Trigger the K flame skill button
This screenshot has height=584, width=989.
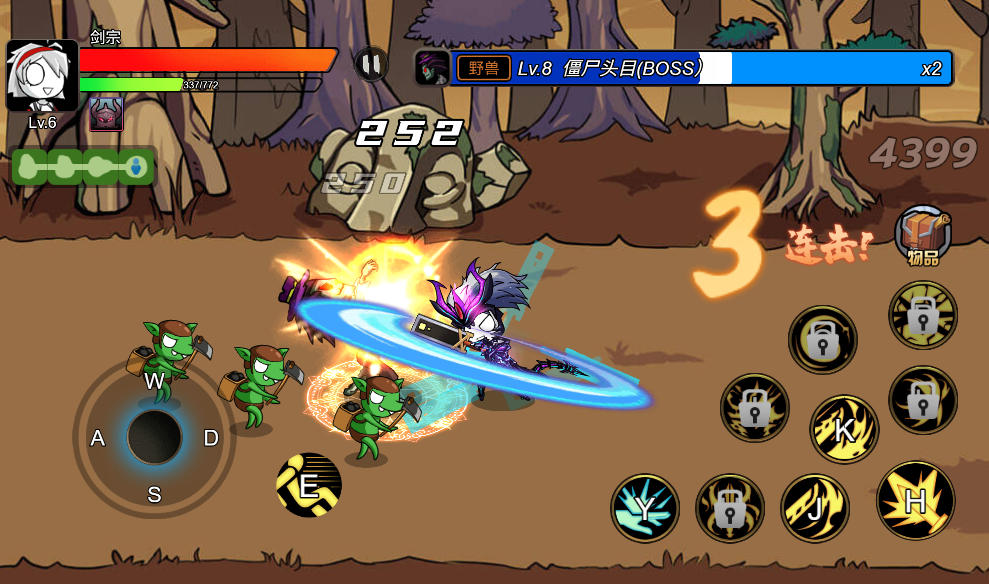tap(844, 430)
